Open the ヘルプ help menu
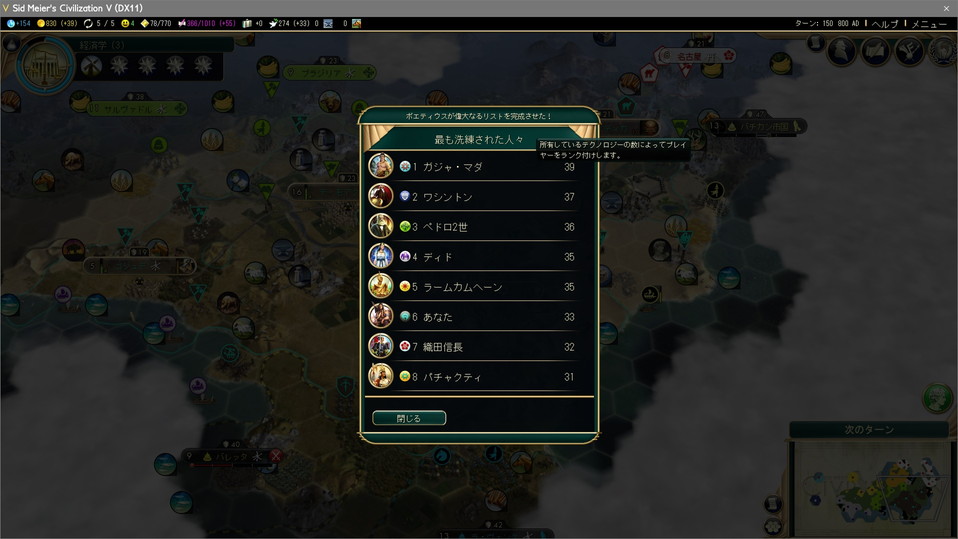The image size is (958, 539). point(885,23)
